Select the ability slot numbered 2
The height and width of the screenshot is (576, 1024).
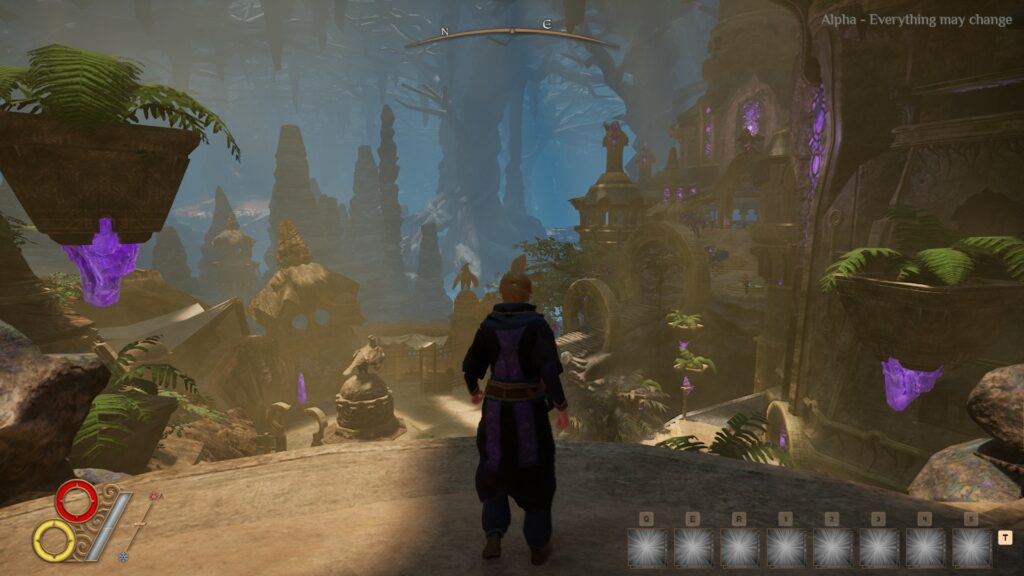coord(832,547)
